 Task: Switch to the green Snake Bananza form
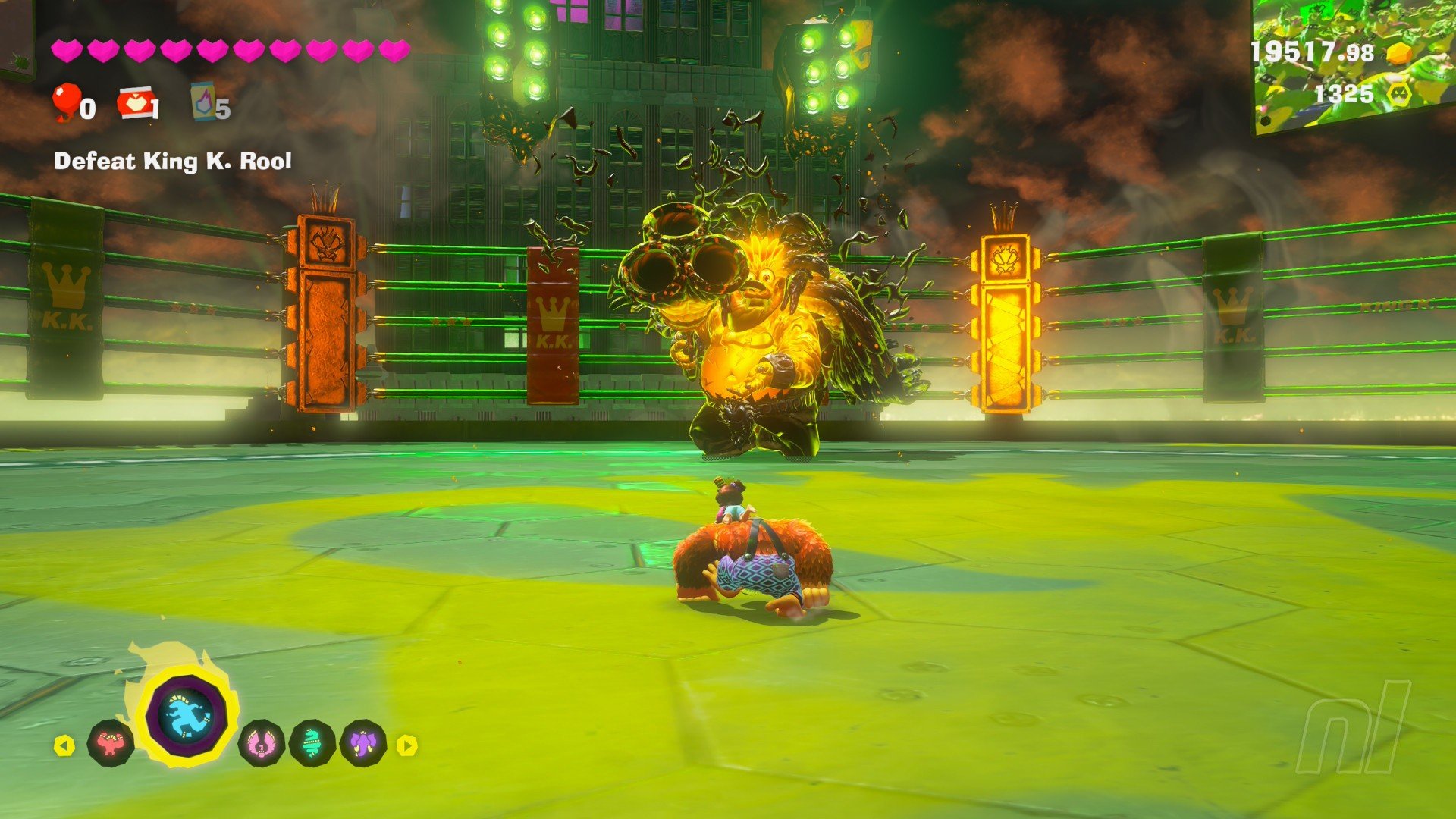312,743
